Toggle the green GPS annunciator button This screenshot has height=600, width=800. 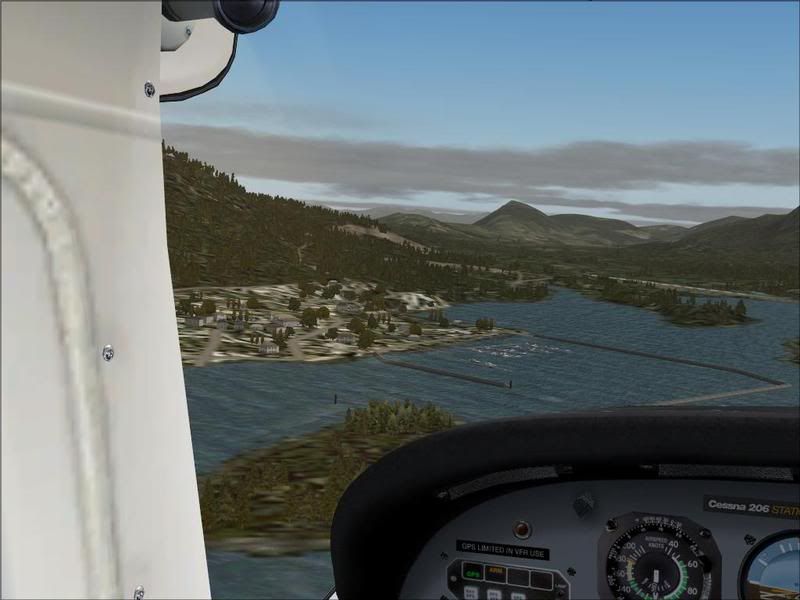pyautogui.click(x=469, y=574)
